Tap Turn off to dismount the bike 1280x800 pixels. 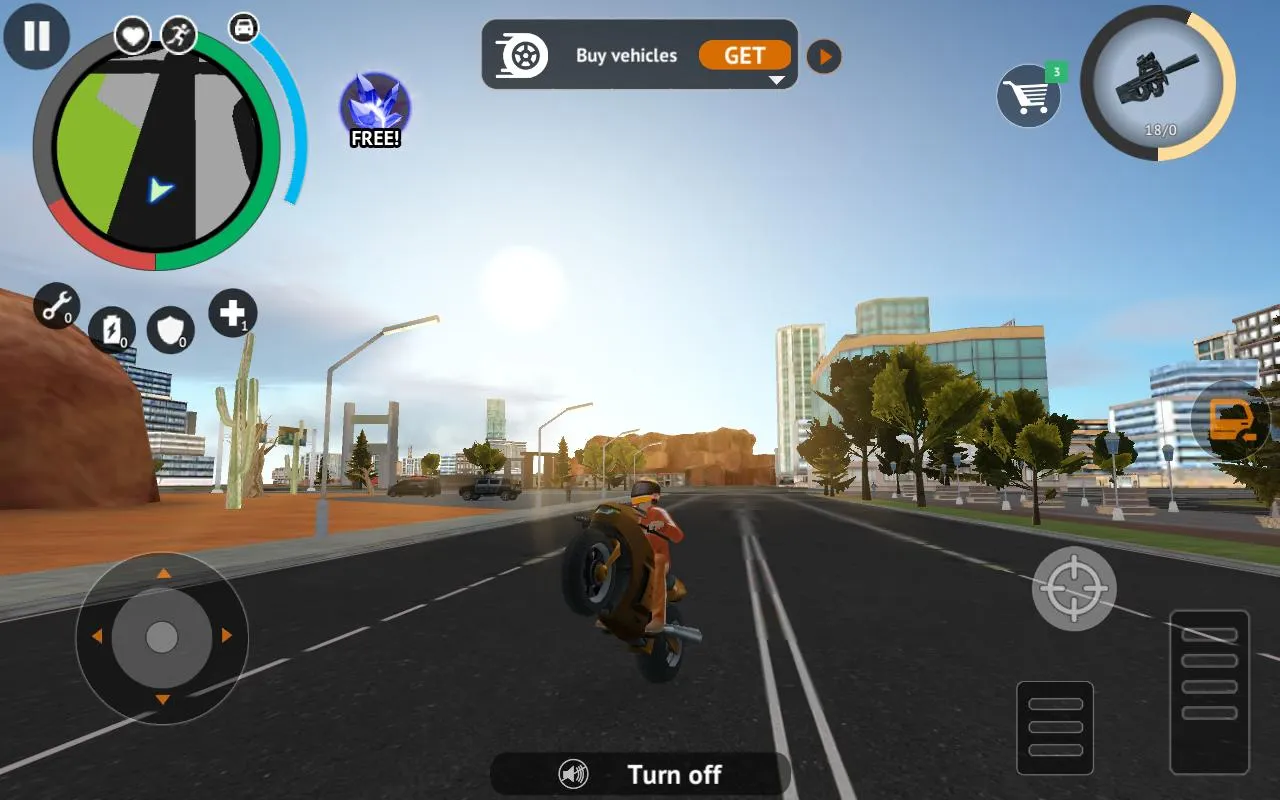[x=674, y=774]
